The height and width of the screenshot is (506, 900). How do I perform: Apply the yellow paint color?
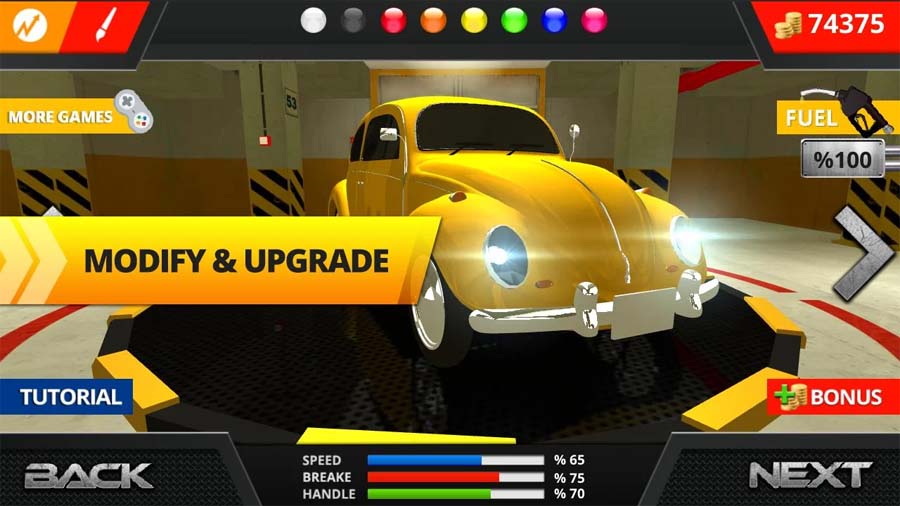point(474,20)
